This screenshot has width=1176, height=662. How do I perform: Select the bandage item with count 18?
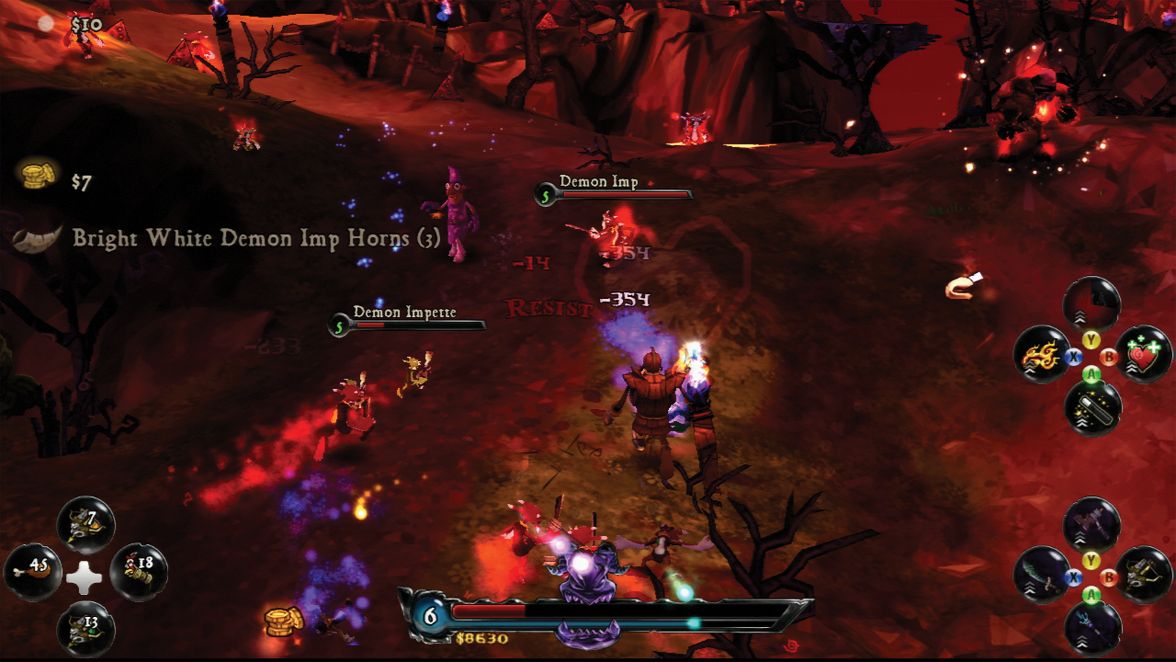point(138,571)
